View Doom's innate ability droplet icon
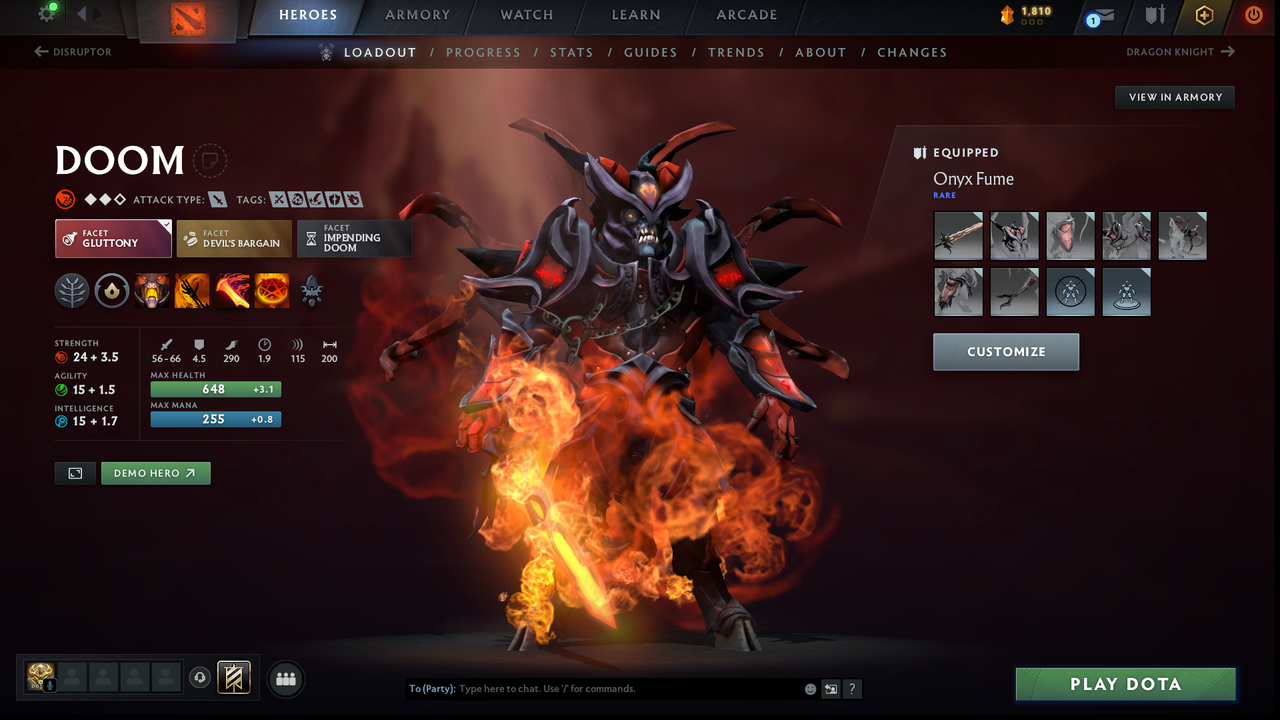Viewport: 1280px width, 720px height. click(112, 290)
